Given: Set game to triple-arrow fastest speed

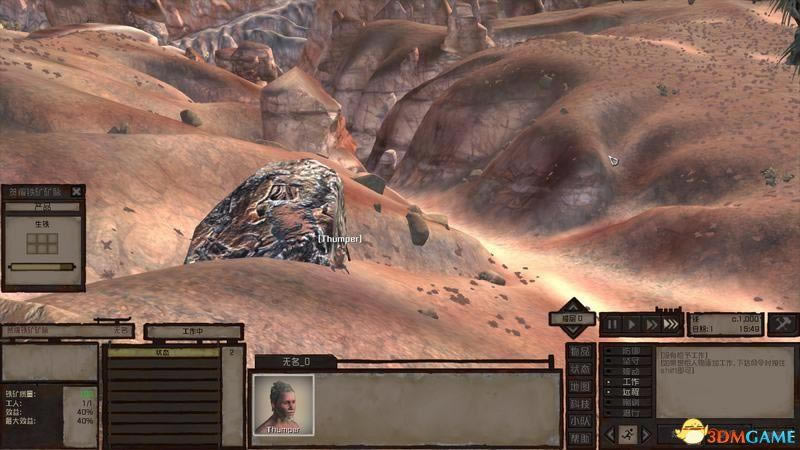Looking at the screenshot, I should [671, 324].
